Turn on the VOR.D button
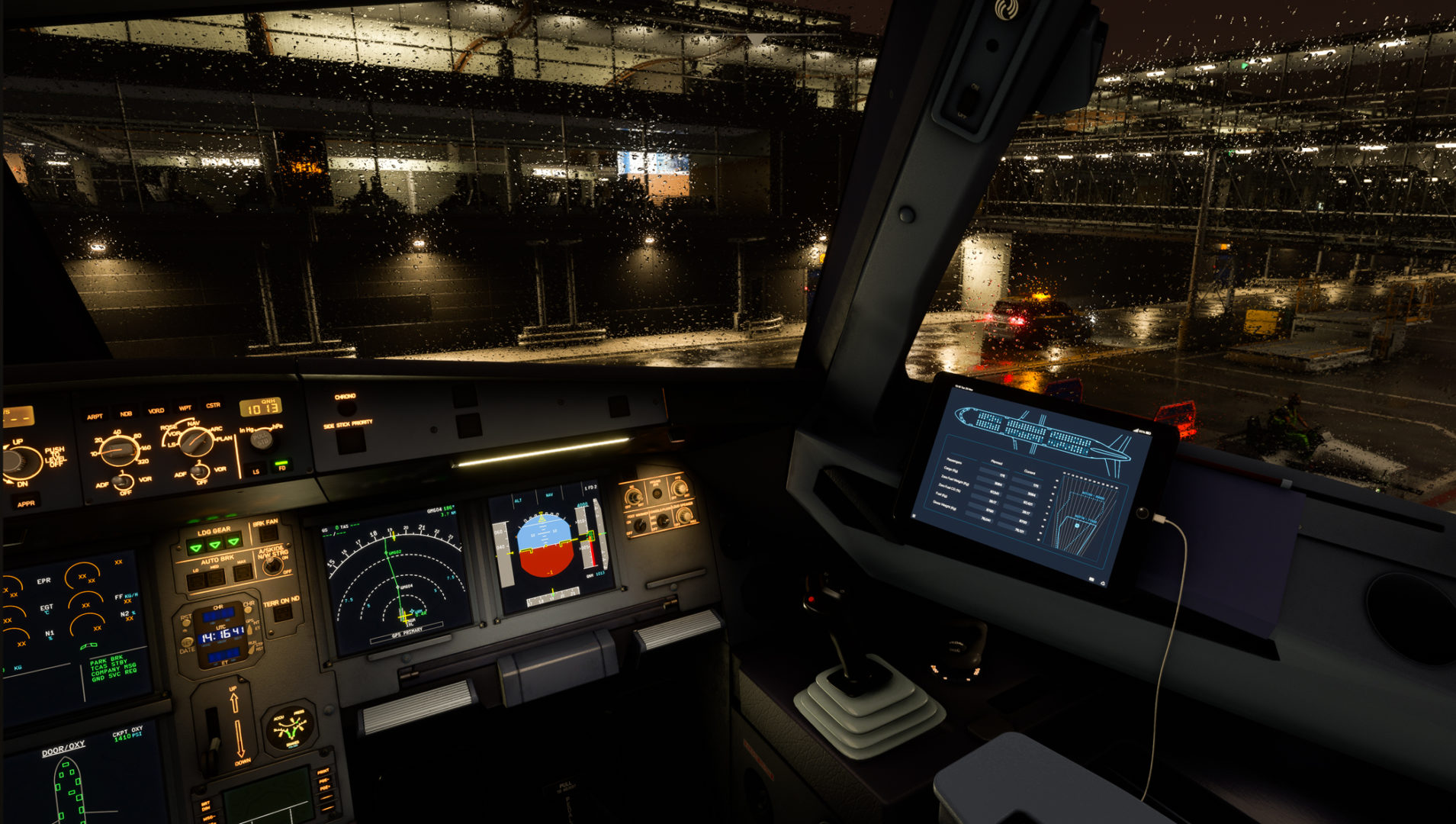Viewport: 1456px width, 824px height. 156,410
